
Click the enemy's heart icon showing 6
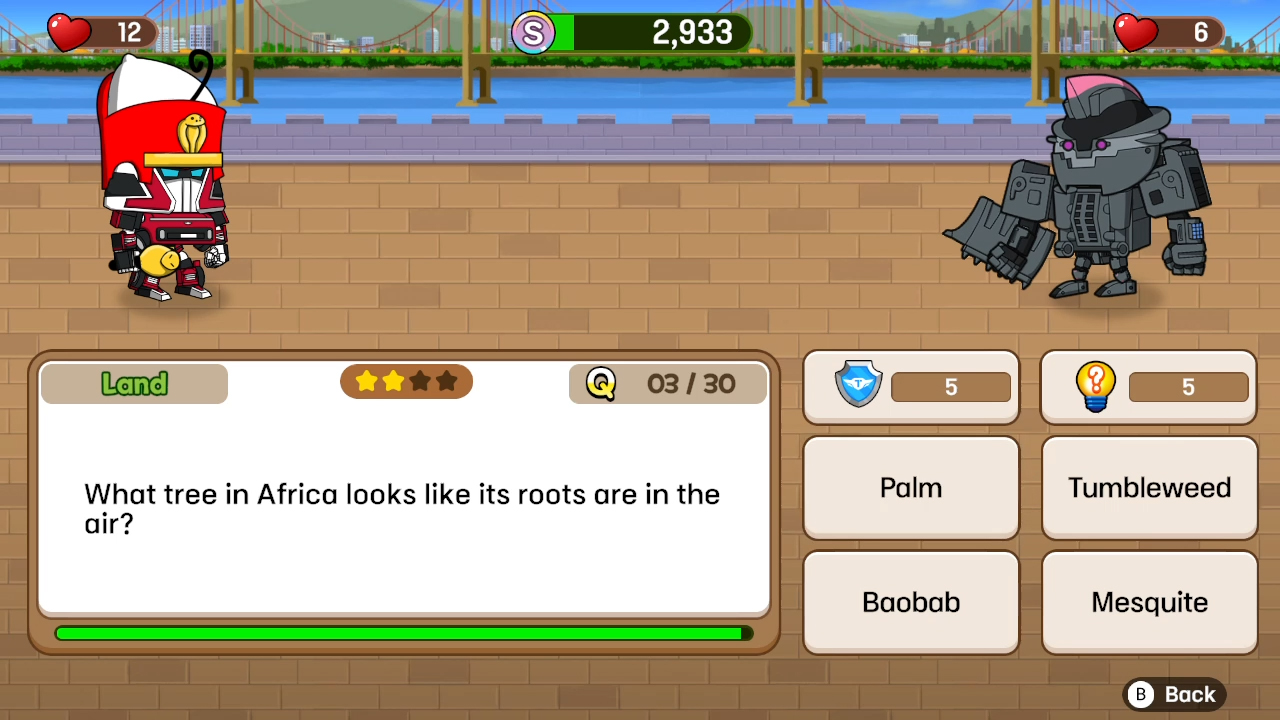click(1134, 32)
